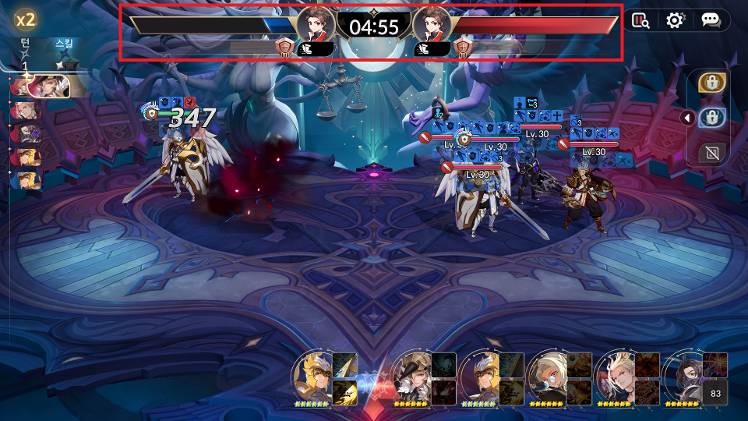Select the golden winged-helmet hero portrait
Viewport: 748px width, 421px height.
[x=312, y=377]
